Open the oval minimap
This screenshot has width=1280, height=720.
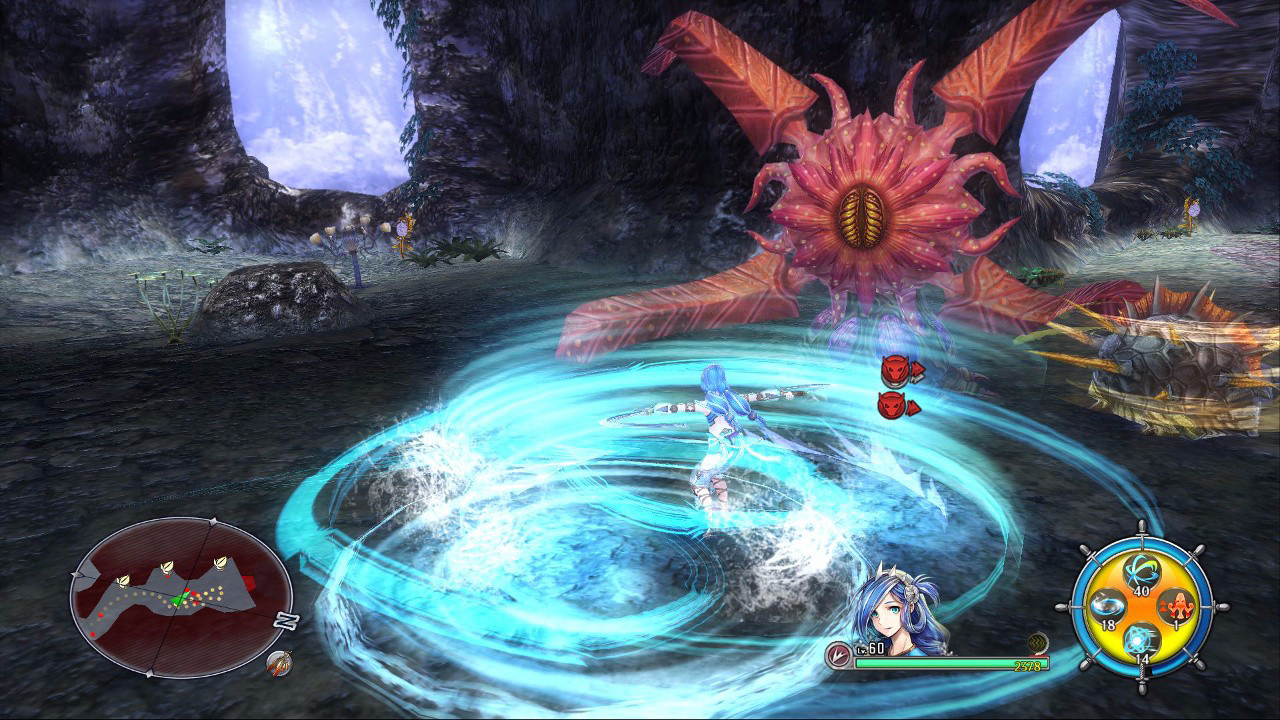180,597
